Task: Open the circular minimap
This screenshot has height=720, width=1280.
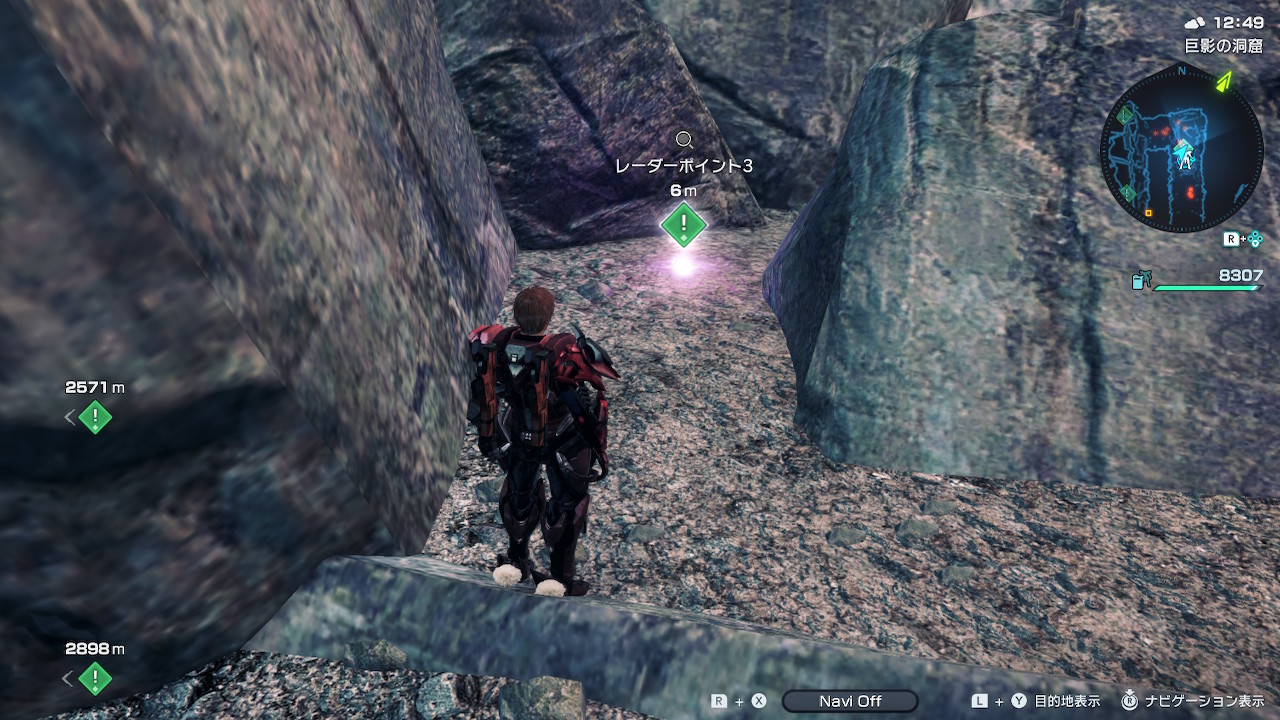Action: click(1181, 148)
